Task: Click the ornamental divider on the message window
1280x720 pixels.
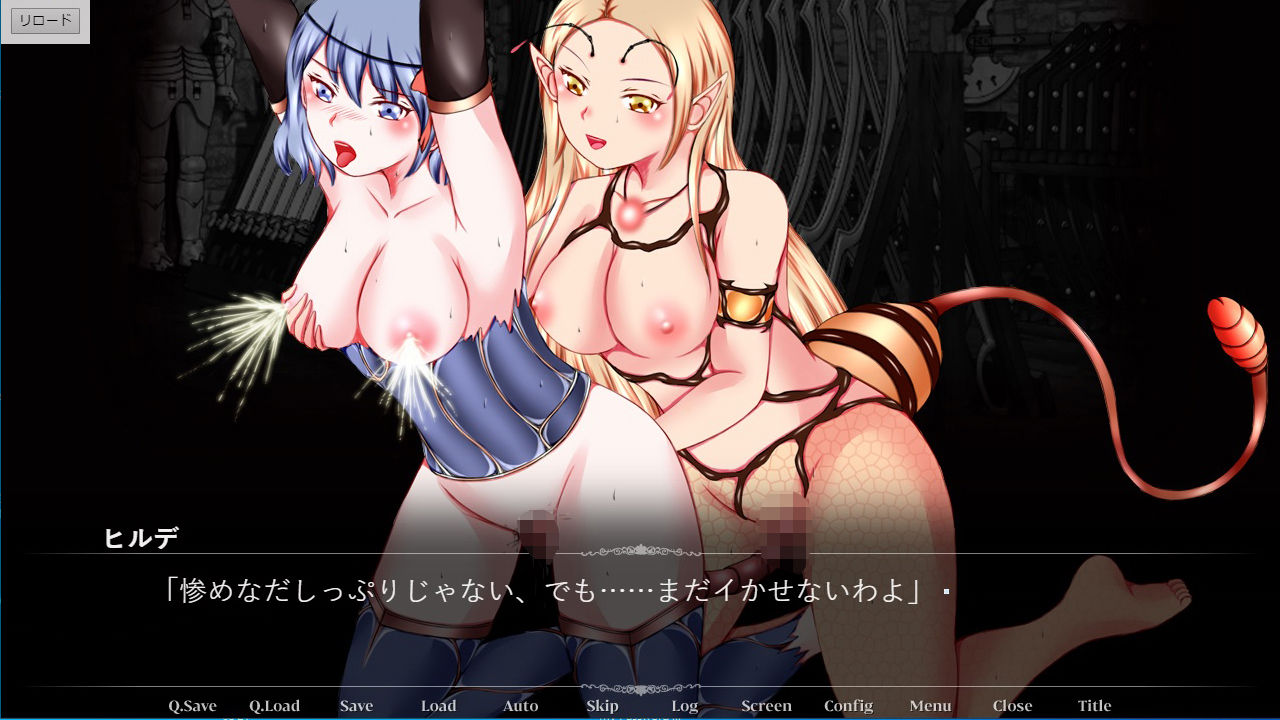Action: 639,551
